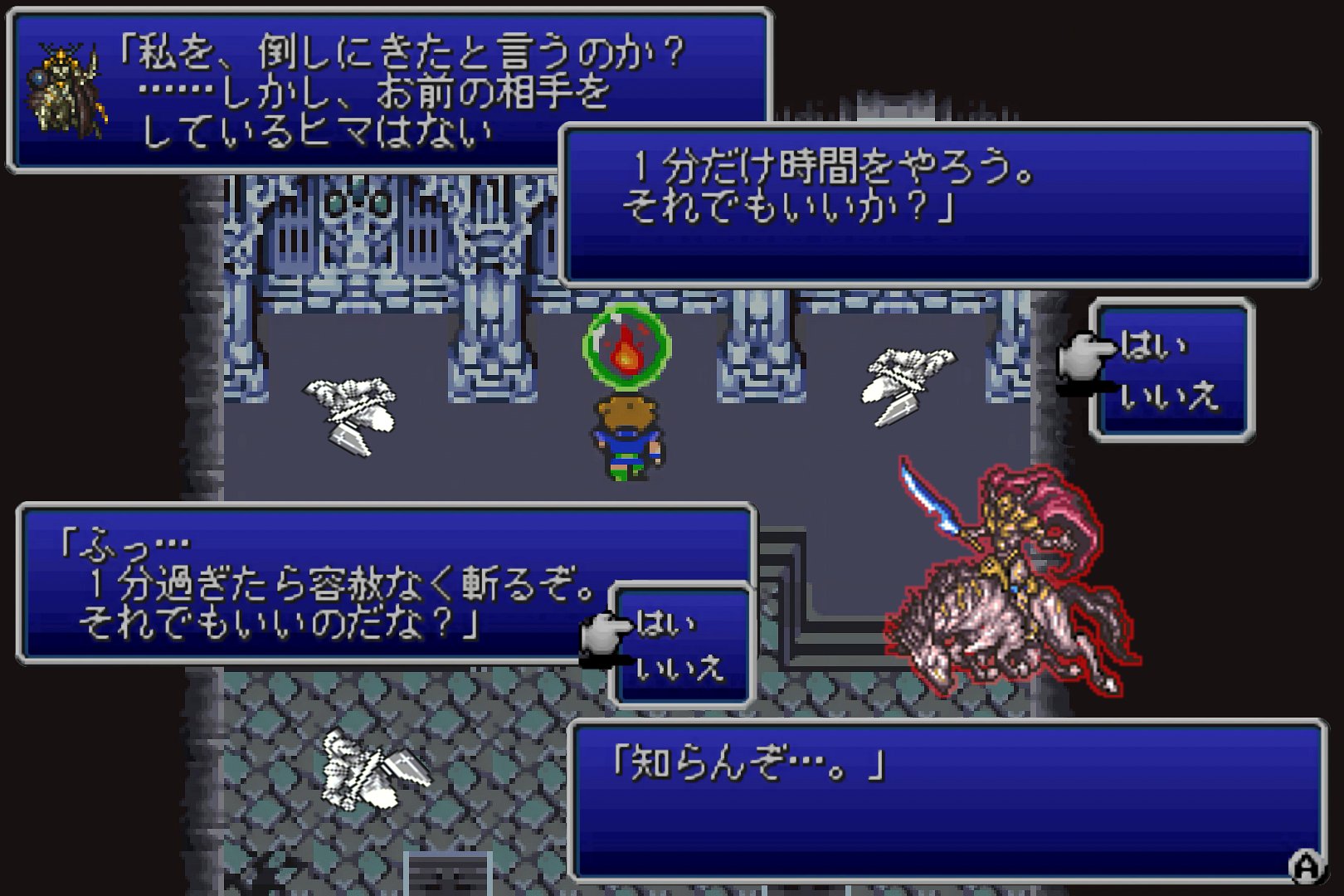Answer はい to the それでもいいか？ prompt
Screen dimensions: 1344x896
(x=1153, y=346)
